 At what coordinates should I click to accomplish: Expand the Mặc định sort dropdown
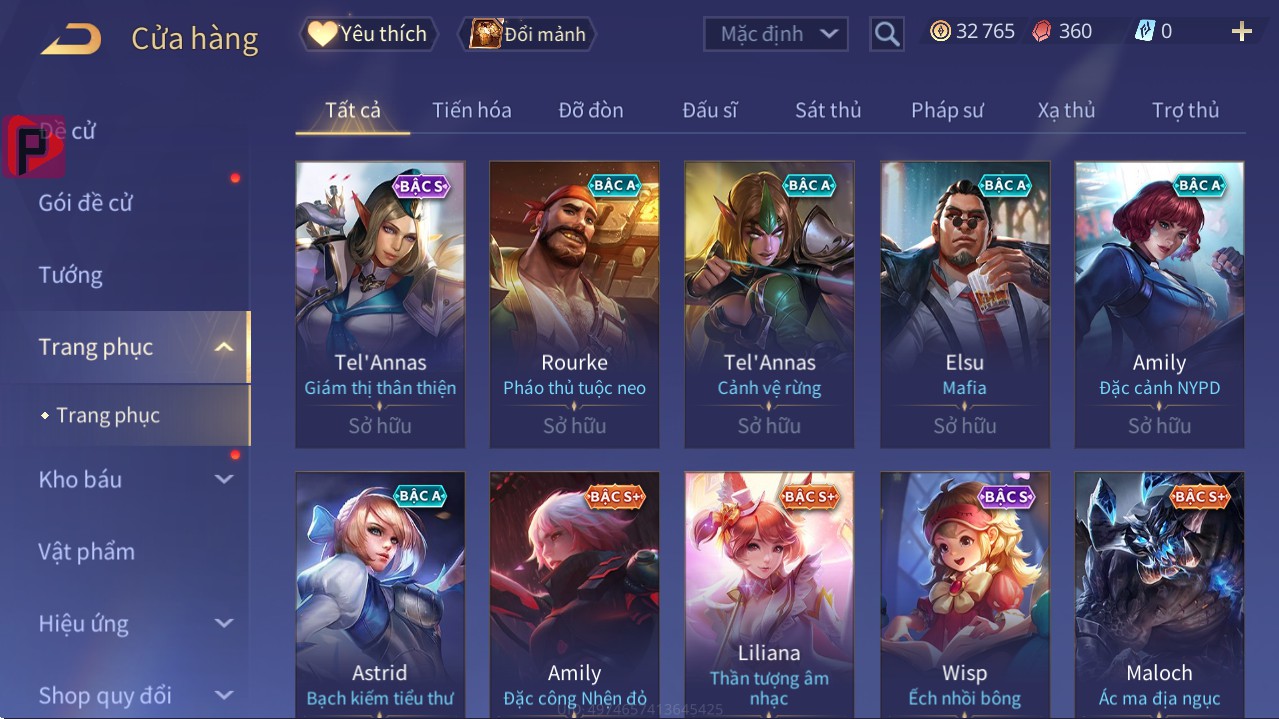[776, 34]
